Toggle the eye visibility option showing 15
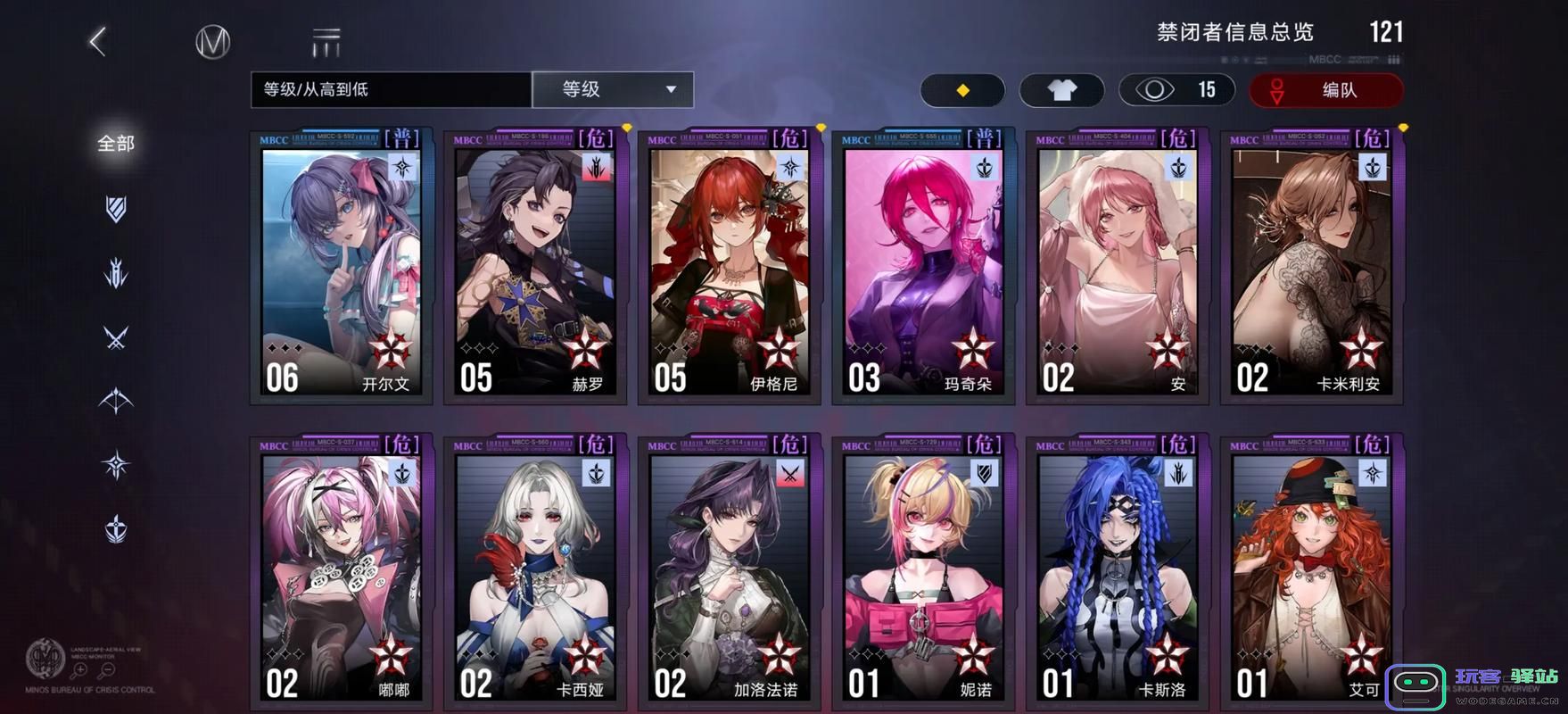The height and width of the screenshot is (714, 1568). pyautogui.click(x=1176, y=90)
